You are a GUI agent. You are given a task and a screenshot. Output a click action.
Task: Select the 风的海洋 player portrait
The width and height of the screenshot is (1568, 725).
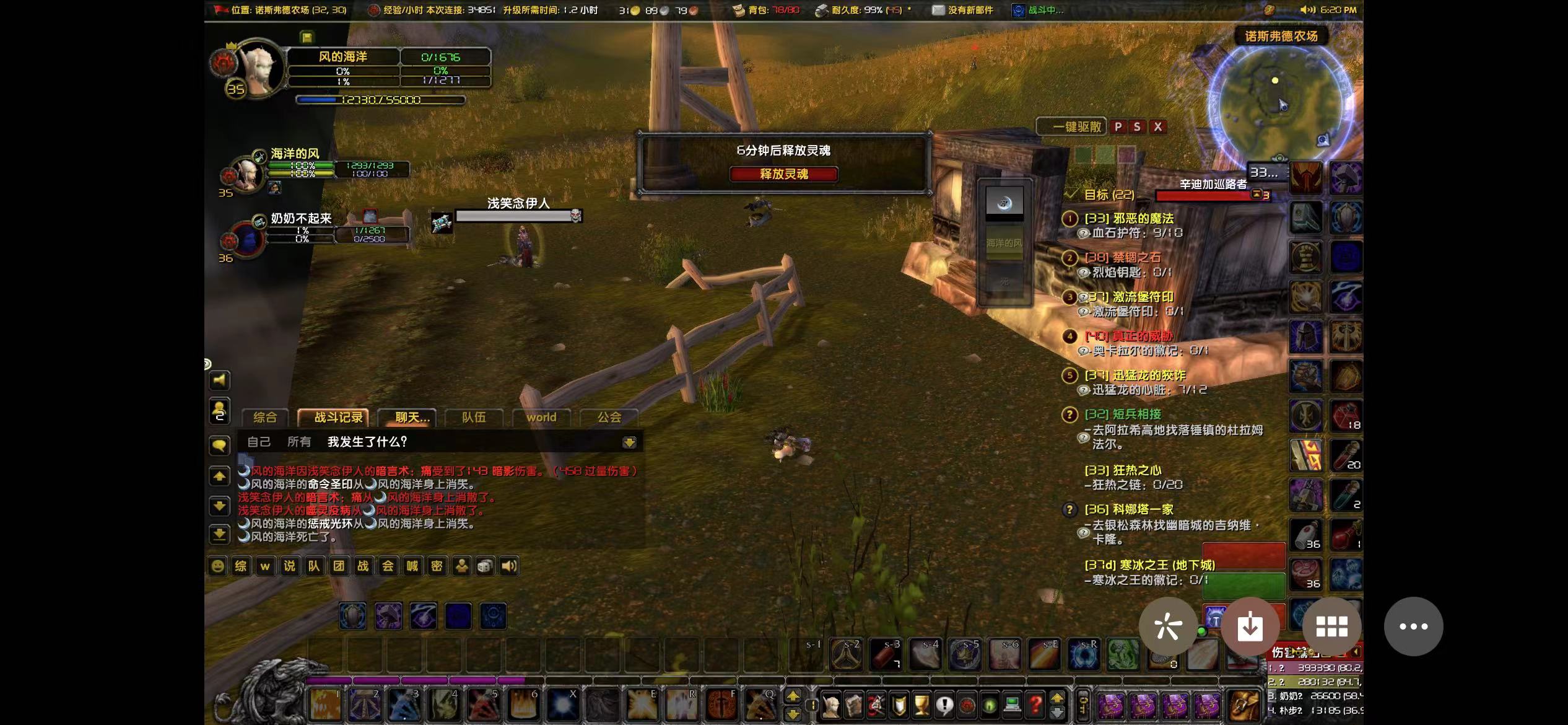(258, 67)
